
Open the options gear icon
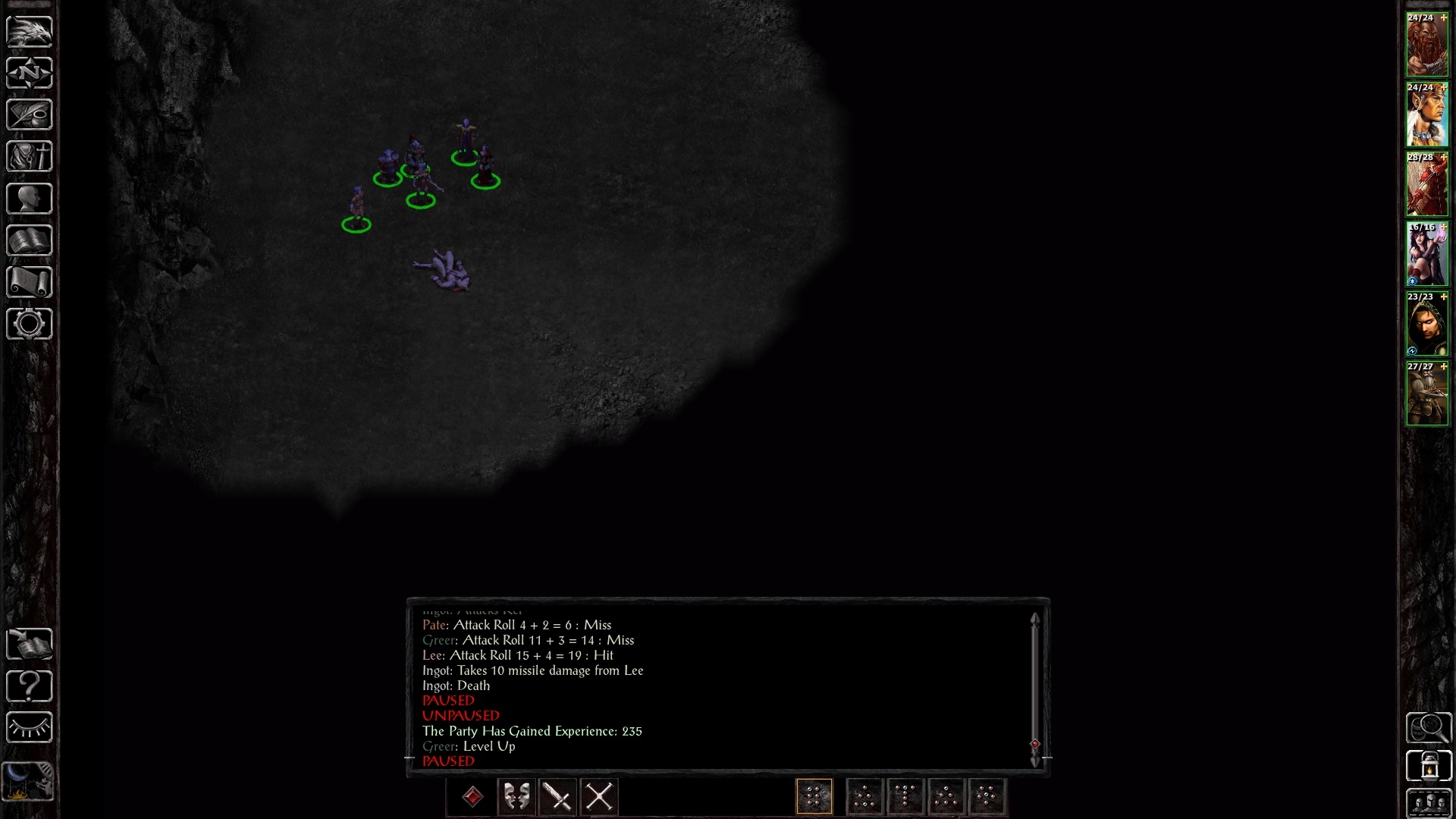click(x=30, y=324)
